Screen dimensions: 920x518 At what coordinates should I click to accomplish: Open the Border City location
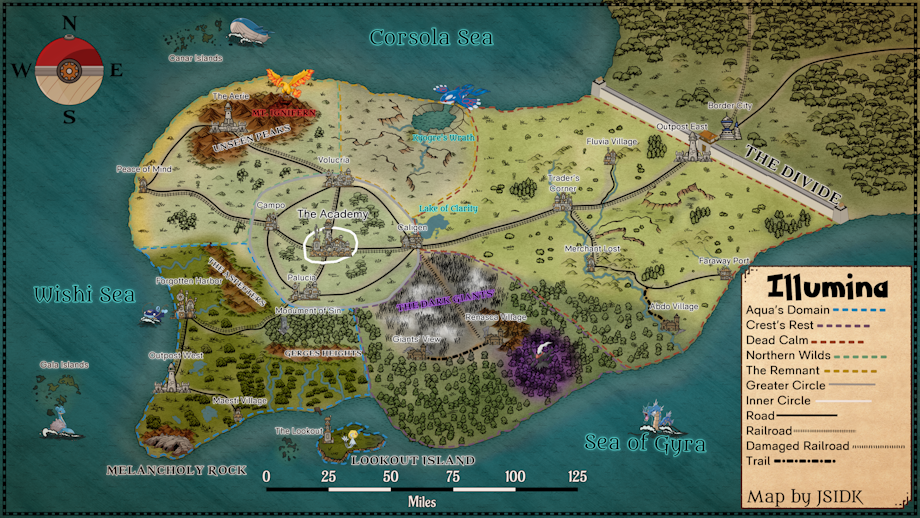point(729,124)
